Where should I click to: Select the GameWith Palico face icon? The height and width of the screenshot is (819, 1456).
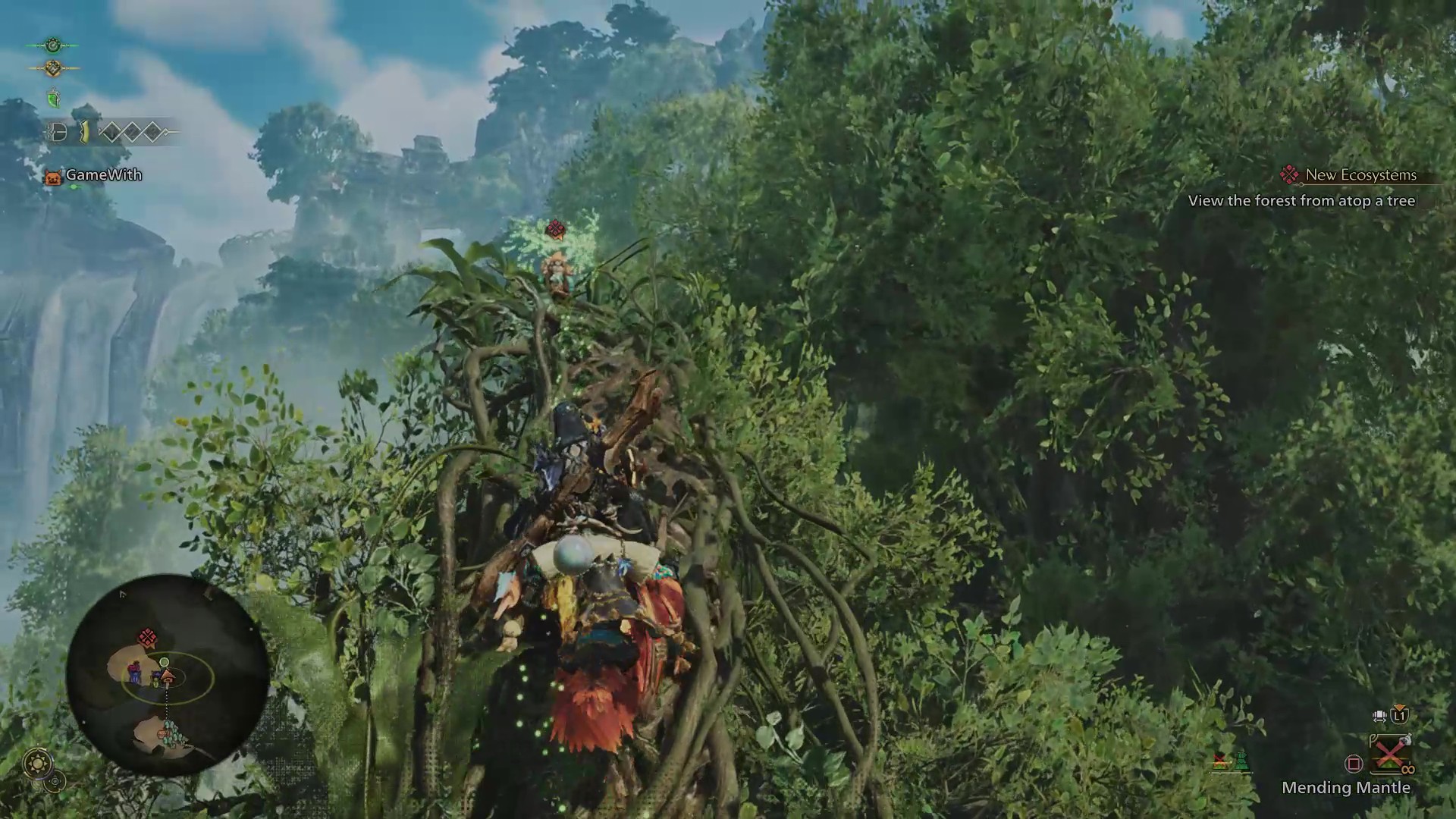(54, 176)
